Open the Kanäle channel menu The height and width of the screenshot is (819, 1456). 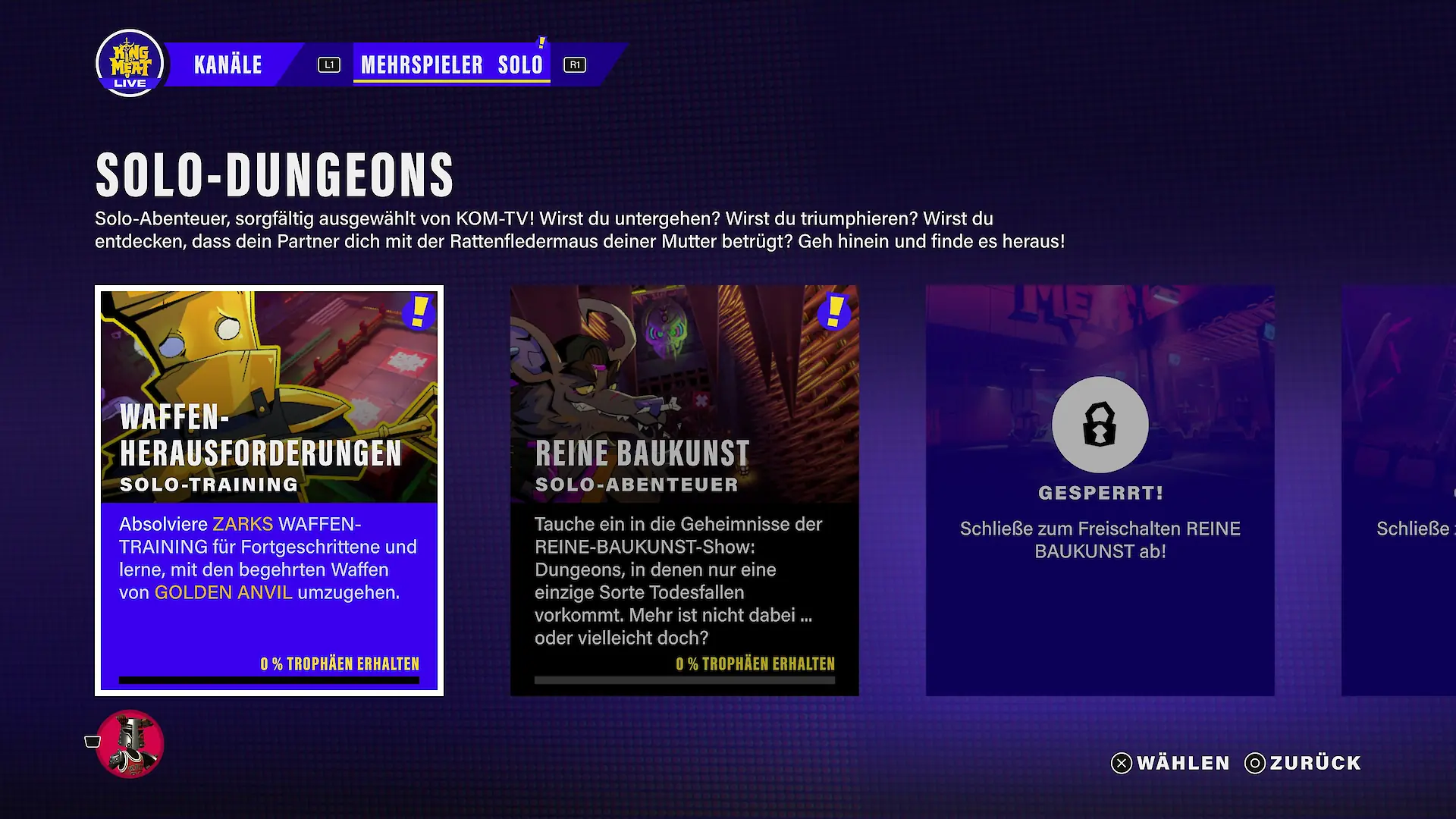227,65
